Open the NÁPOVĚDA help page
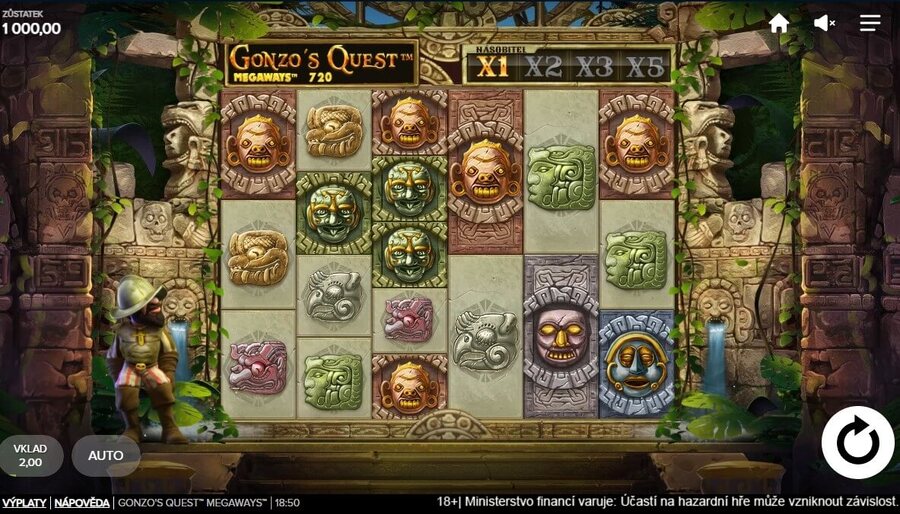 (82, 503)
